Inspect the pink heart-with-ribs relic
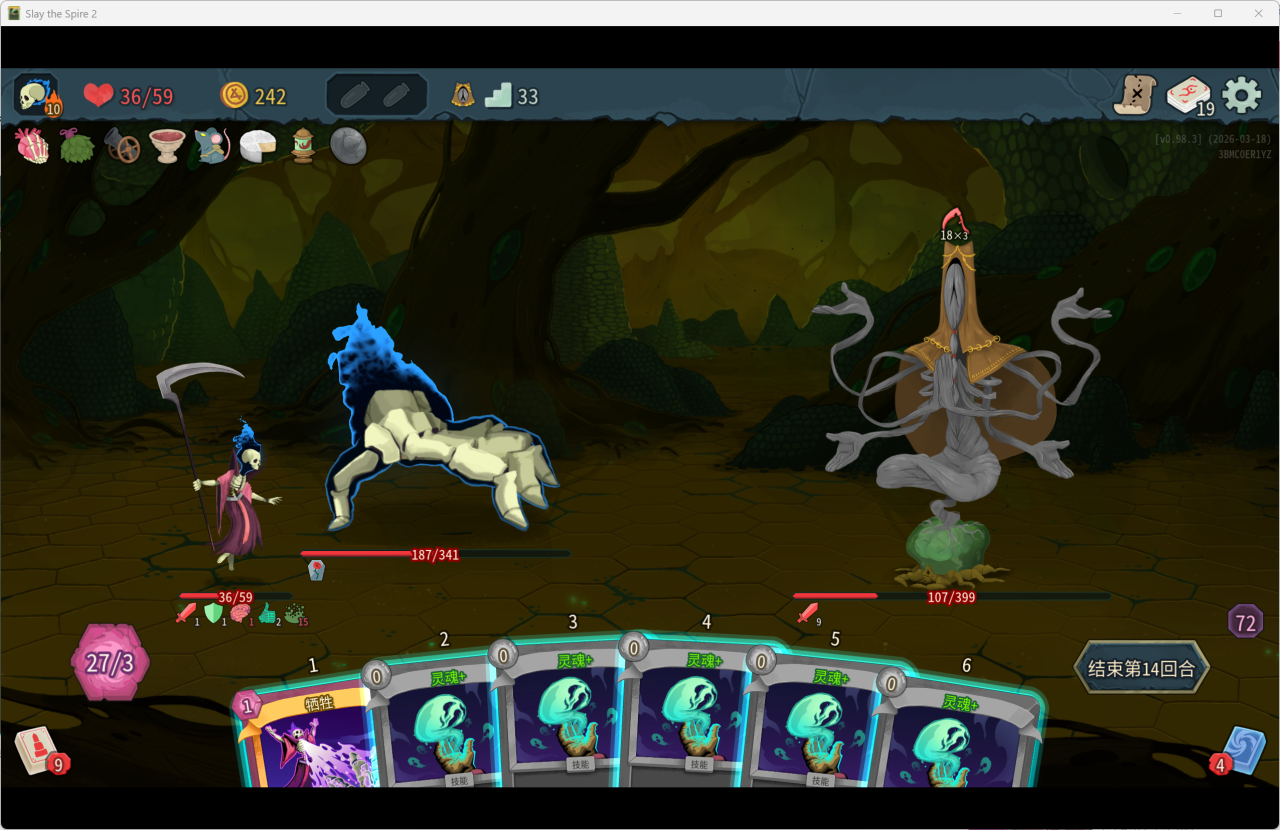Viewport: 1280px width, 830px height. (x=32, y=146)
